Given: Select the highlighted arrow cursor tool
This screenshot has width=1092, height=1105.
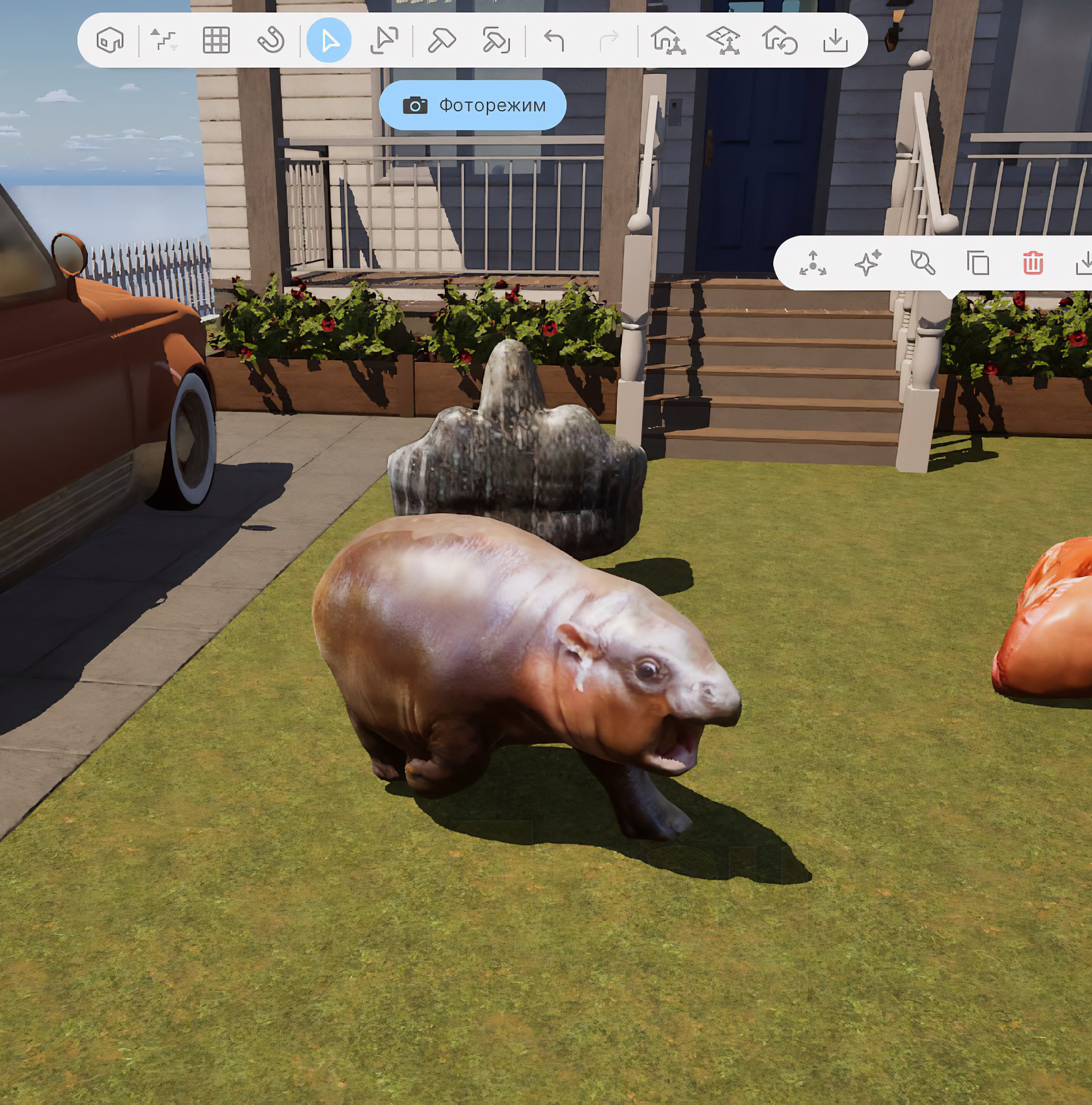Looking at the screenshot, I should (x=329, y=40).
